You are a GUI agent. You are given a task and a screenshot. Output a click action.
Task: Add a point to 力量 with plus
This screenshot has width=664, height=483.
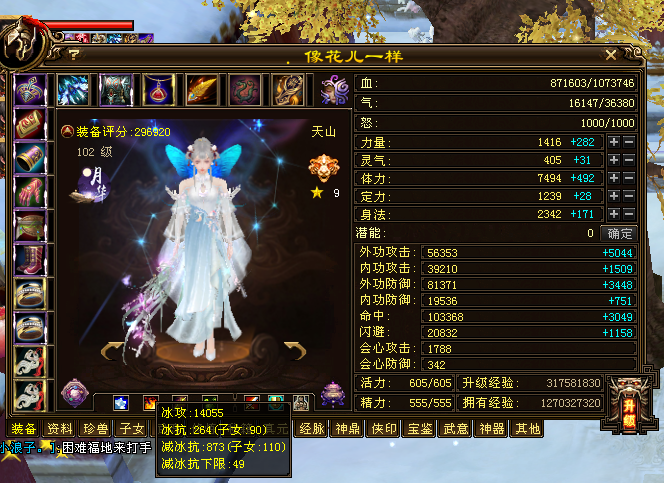point(614,143)
